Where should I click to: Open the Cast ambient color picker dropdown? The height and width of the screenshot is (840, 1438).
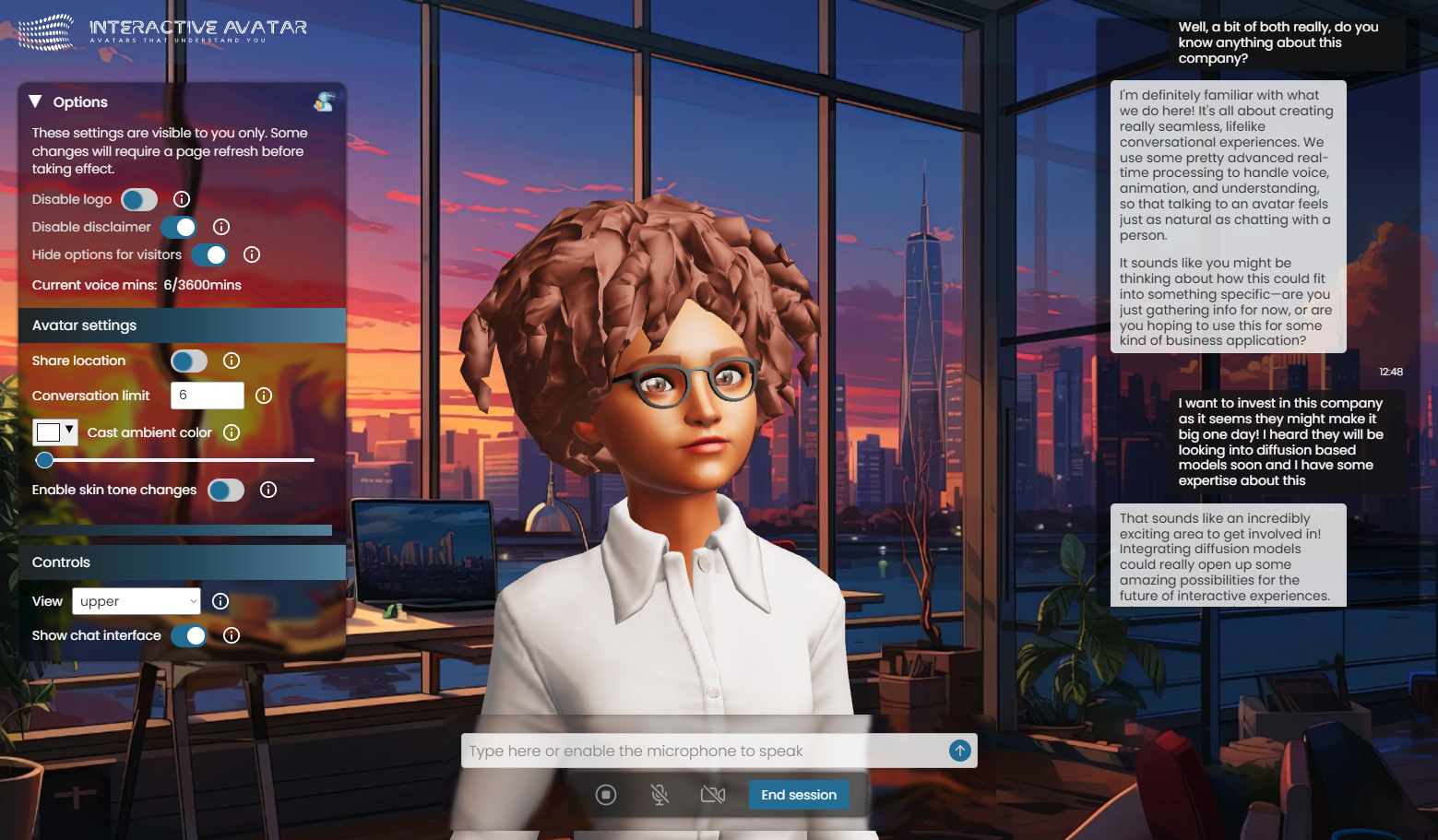click(67, 432)
